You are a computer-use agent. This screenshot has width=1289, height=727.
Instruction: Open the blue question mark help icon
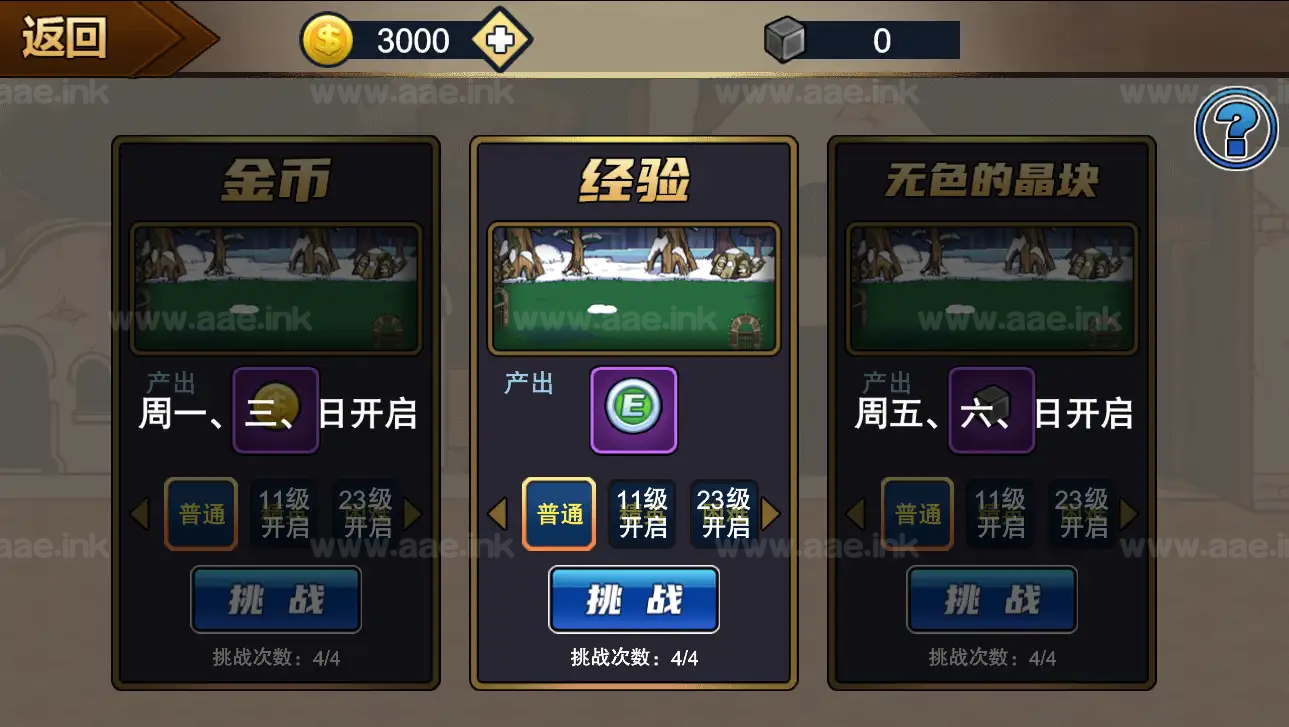[1235, 129]
